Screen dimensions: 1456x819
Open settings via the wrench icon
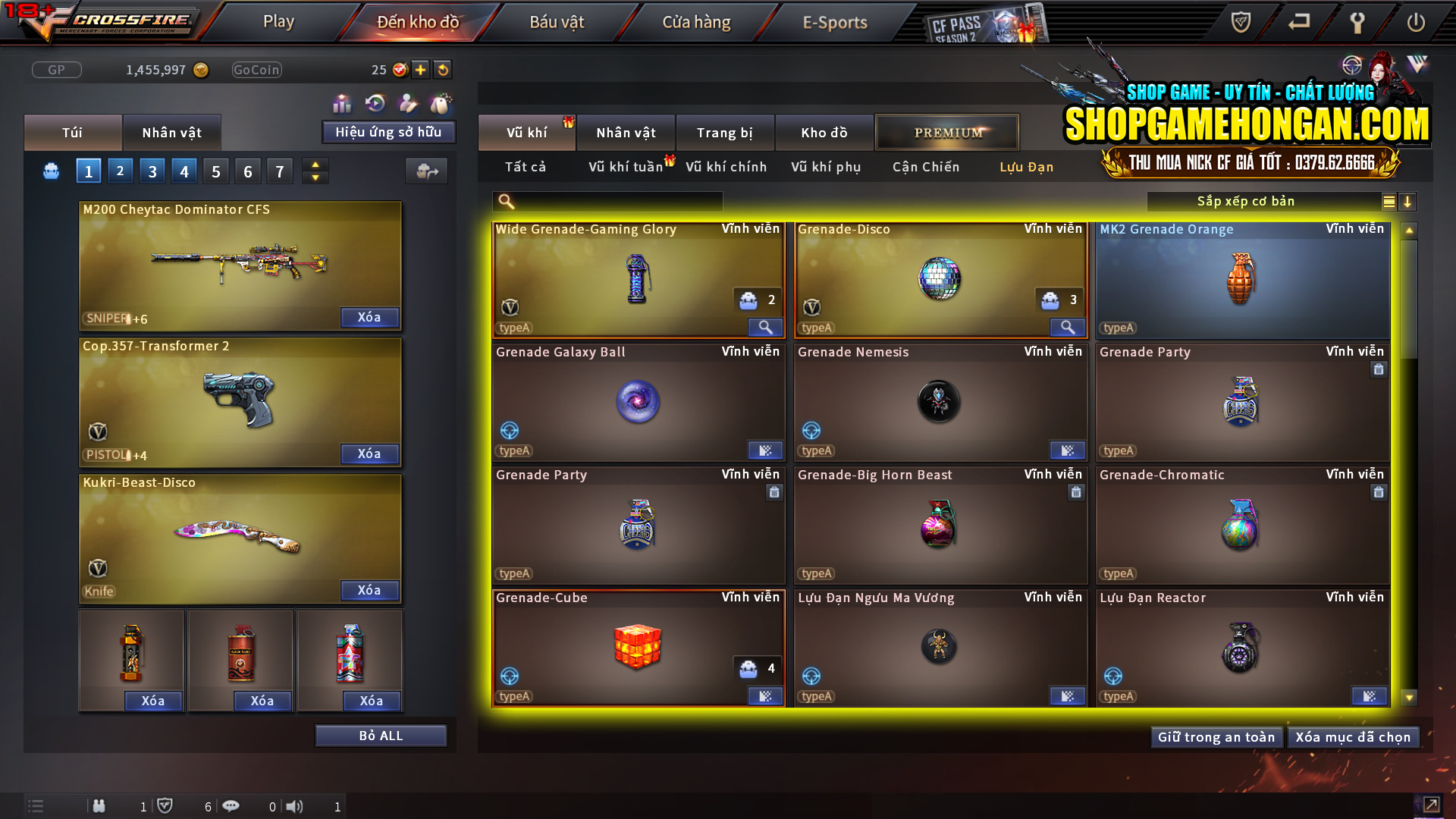pos(1357,23)
